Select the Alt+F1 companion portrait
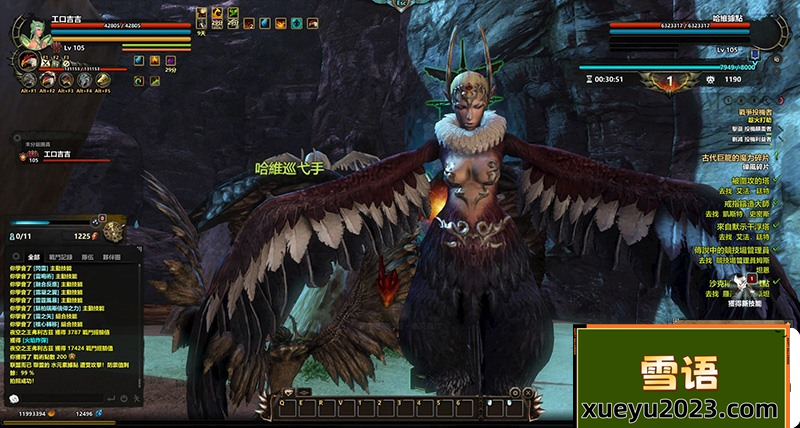Image resolution: width=800 pixels, height=428 pixels. [29, 79]
